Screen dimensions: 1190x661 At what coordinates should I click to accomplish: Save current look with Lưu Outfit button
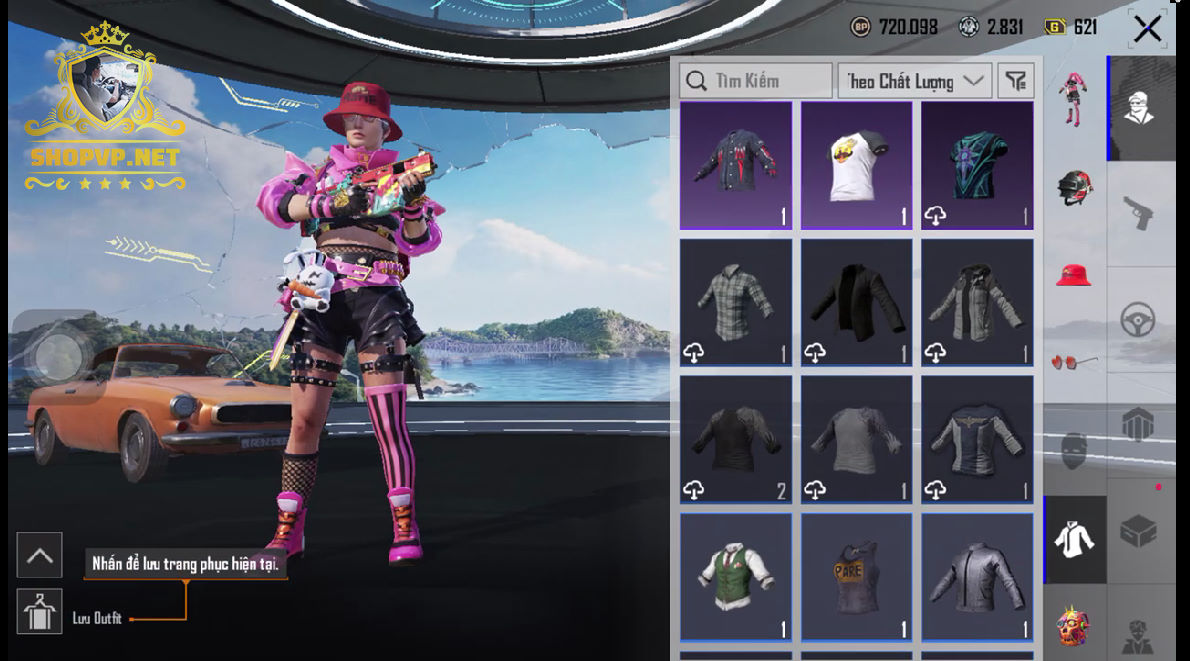coord(40,611)
